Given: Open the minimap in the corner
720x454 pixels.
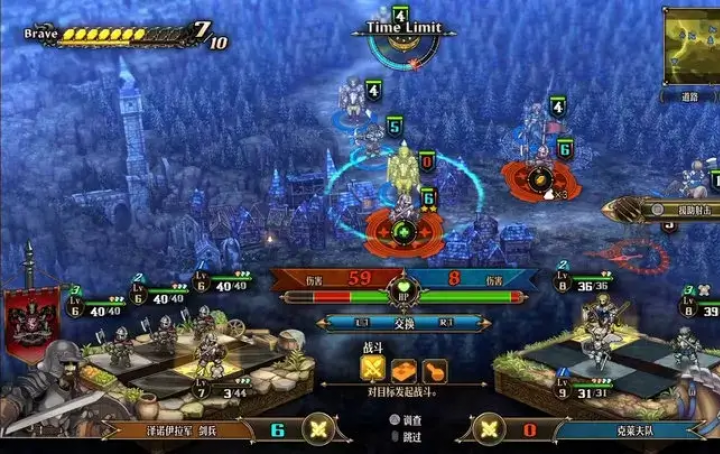Looking at the screenshot, I should click(x=692, y=45).
